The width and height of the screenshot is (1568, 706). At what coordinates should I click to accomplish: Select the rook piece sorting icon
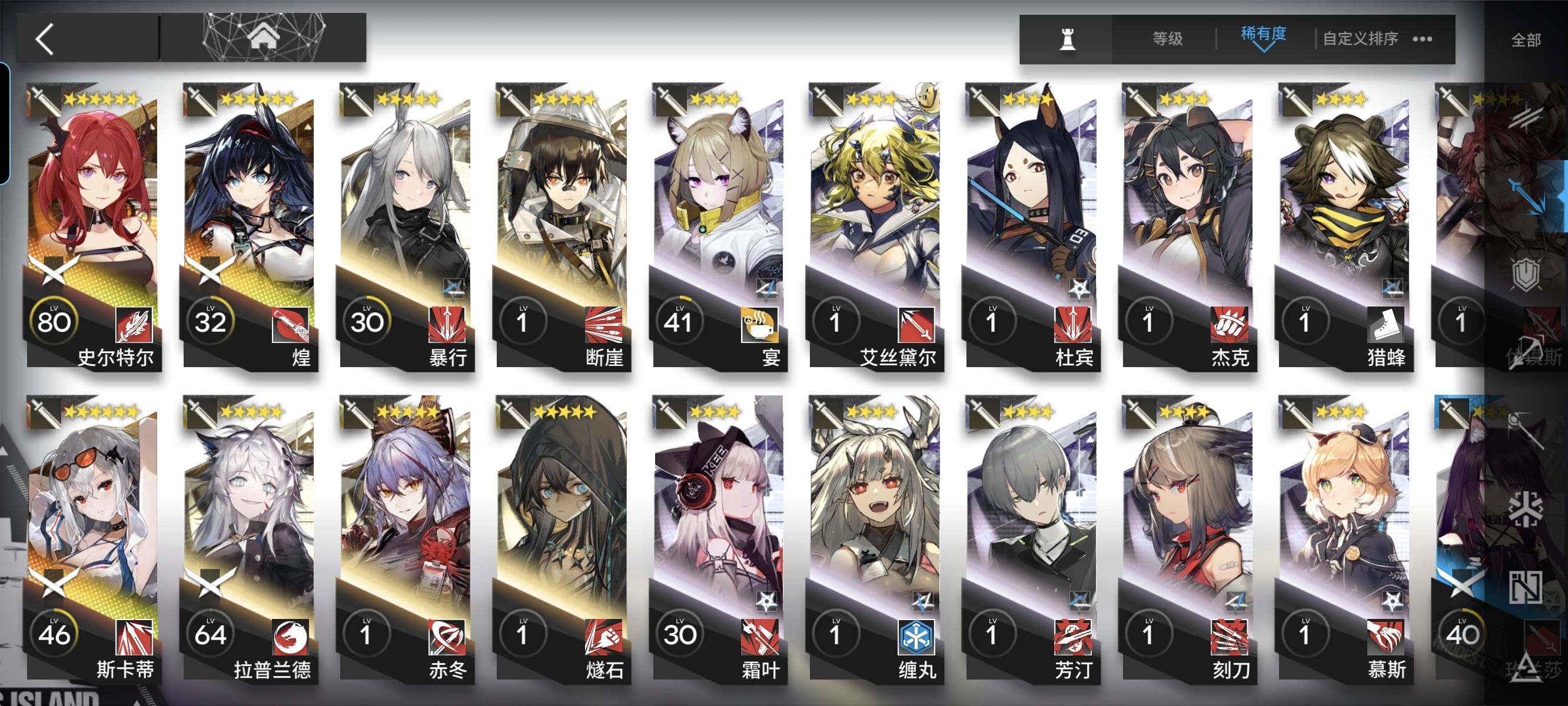tap(1069, 40)
